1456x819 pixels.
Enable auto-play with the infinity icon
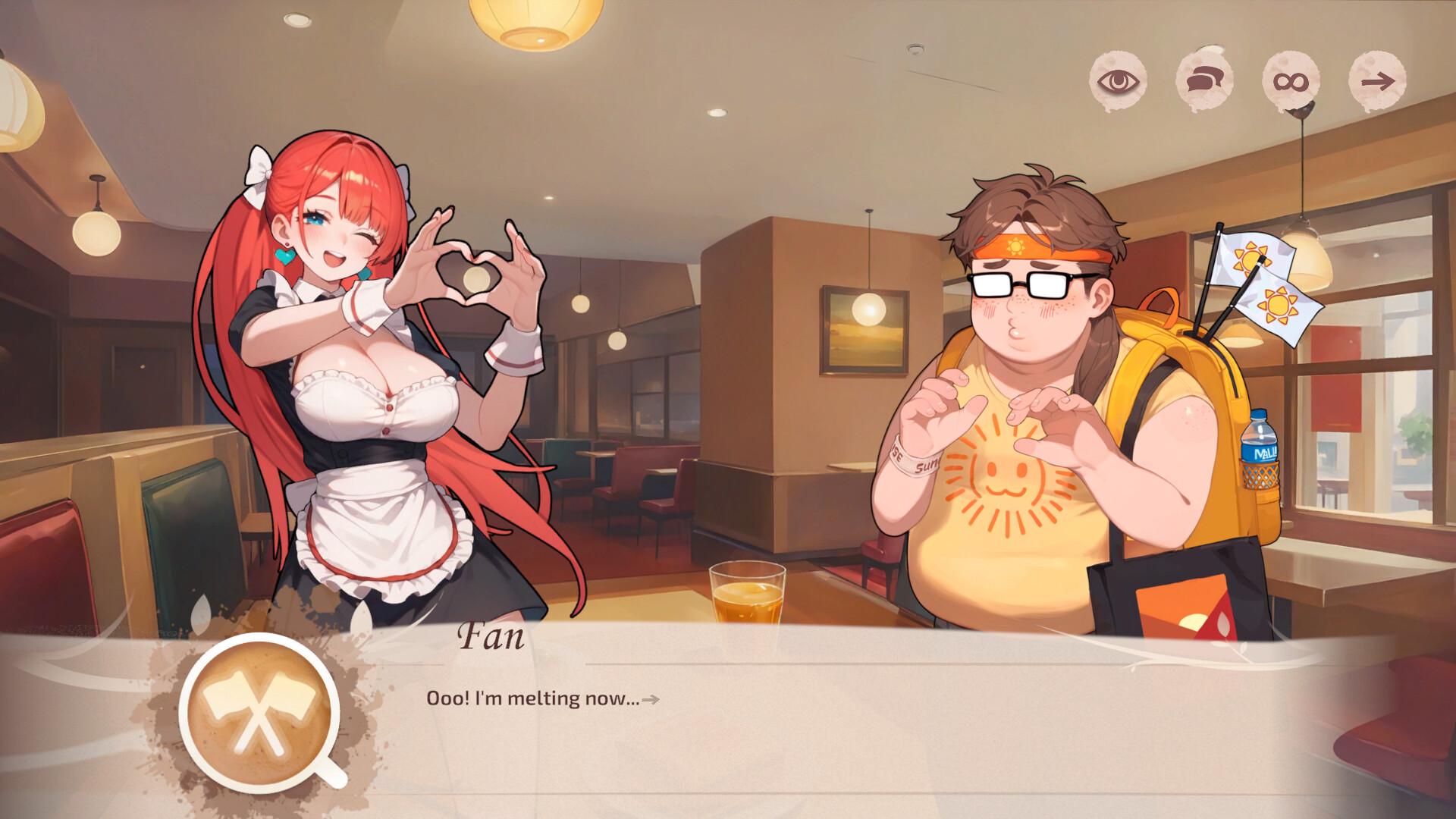(1291, 78)
